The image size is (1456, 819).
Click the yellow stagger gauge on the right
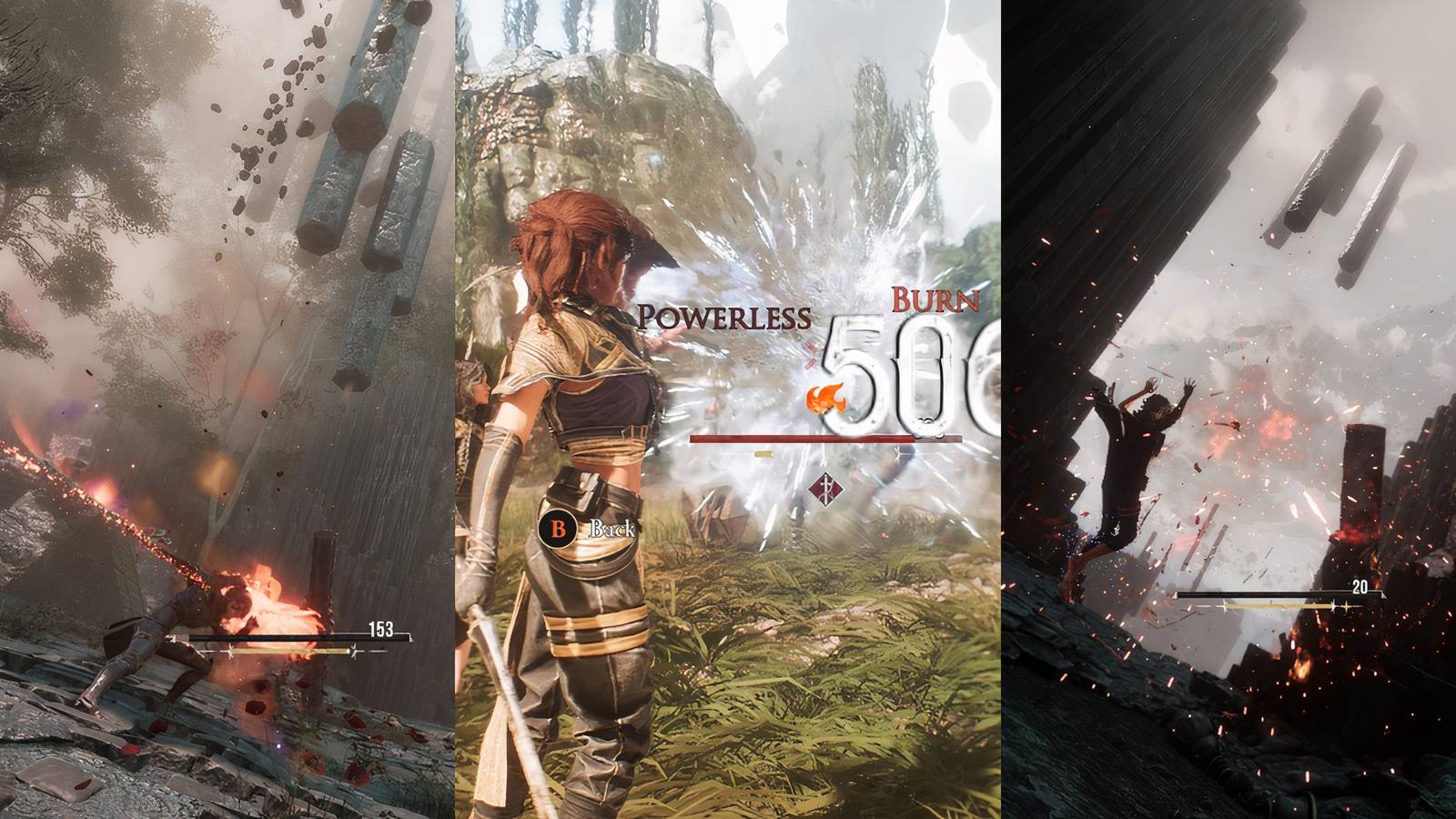coord(1274,606)
